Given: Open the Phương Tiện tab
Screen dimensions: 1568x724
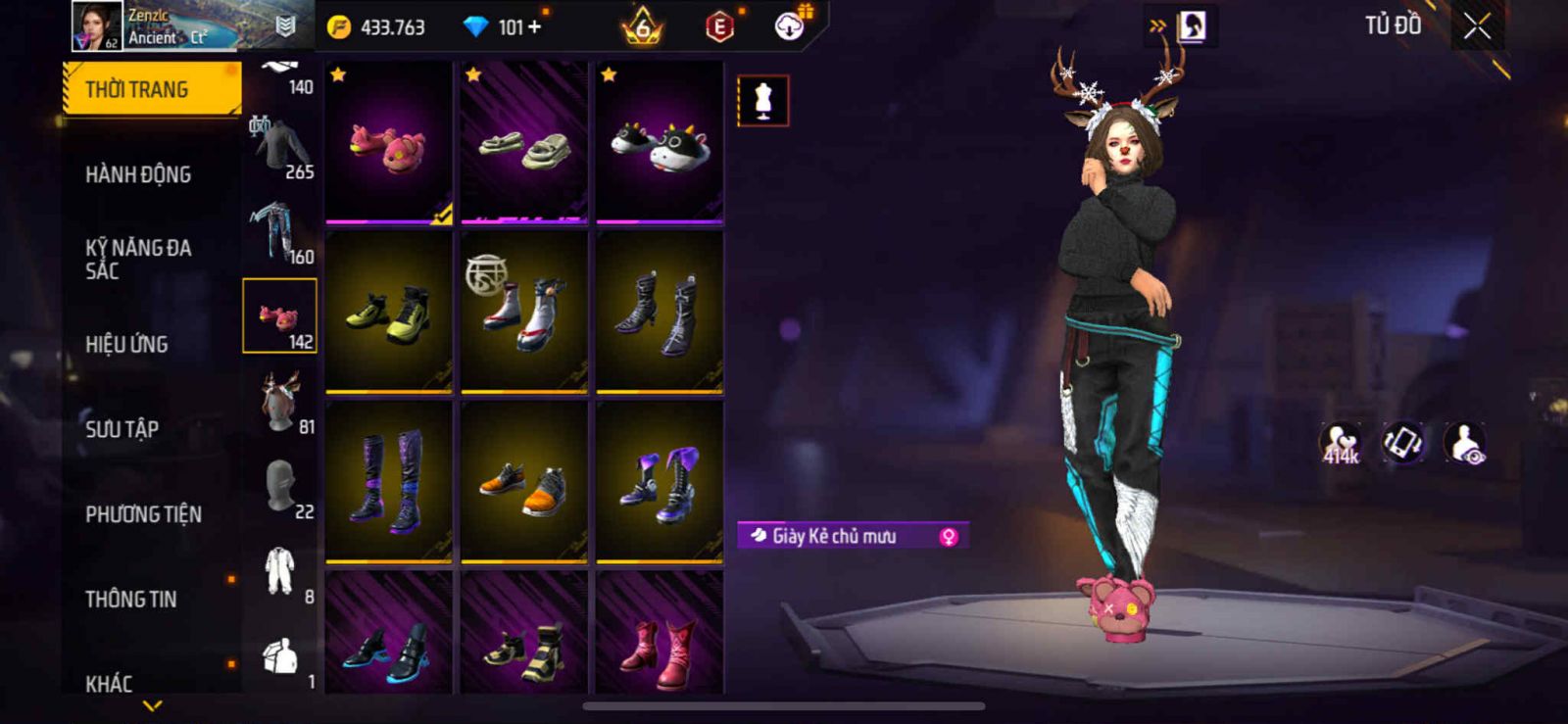Looking at the screenshot, I should point(143,514).
